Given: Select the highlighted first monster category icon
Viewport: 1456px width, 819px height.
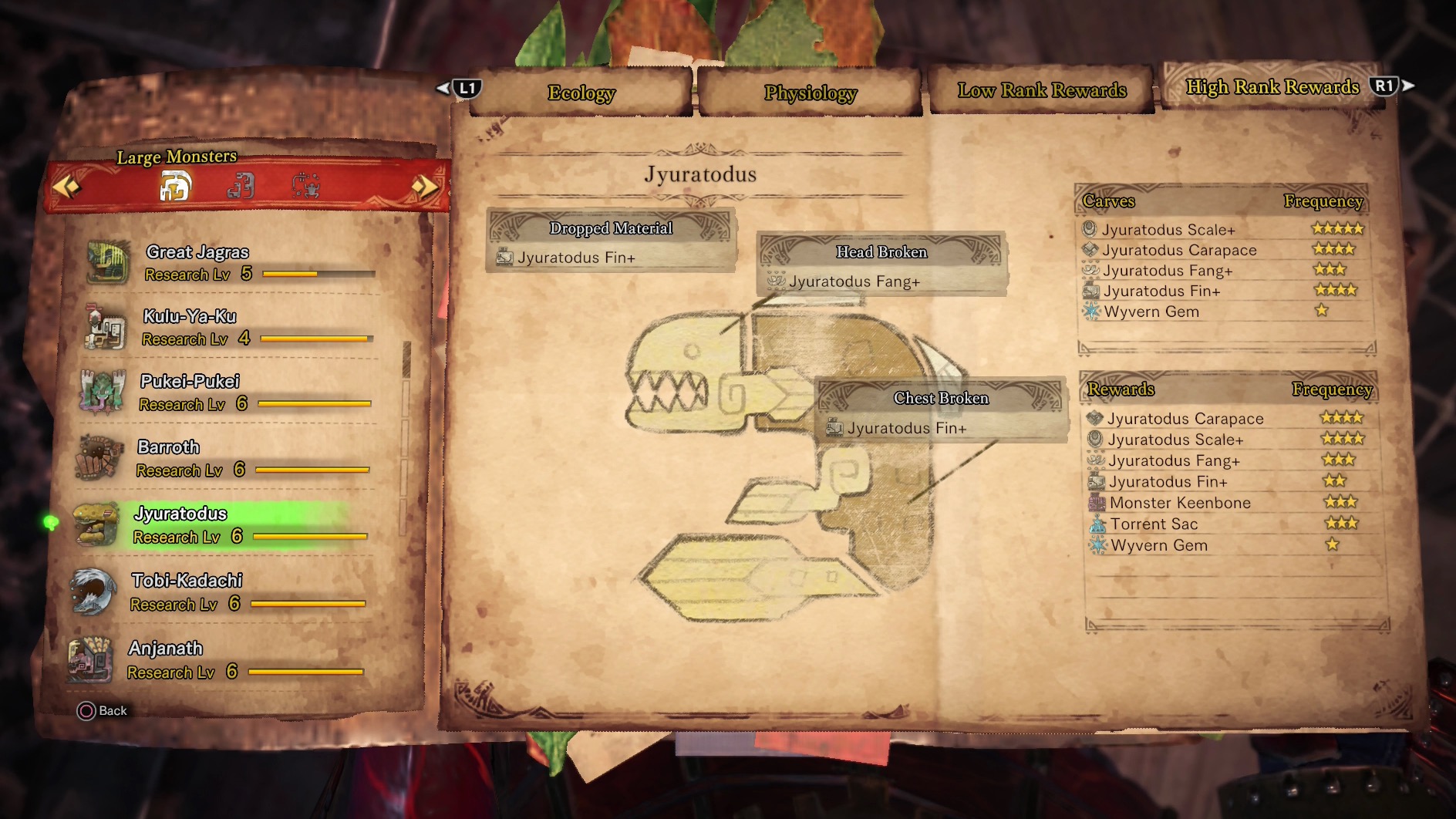Looking at the screenshot, I should pyautogui.click(x=175, y=187).
